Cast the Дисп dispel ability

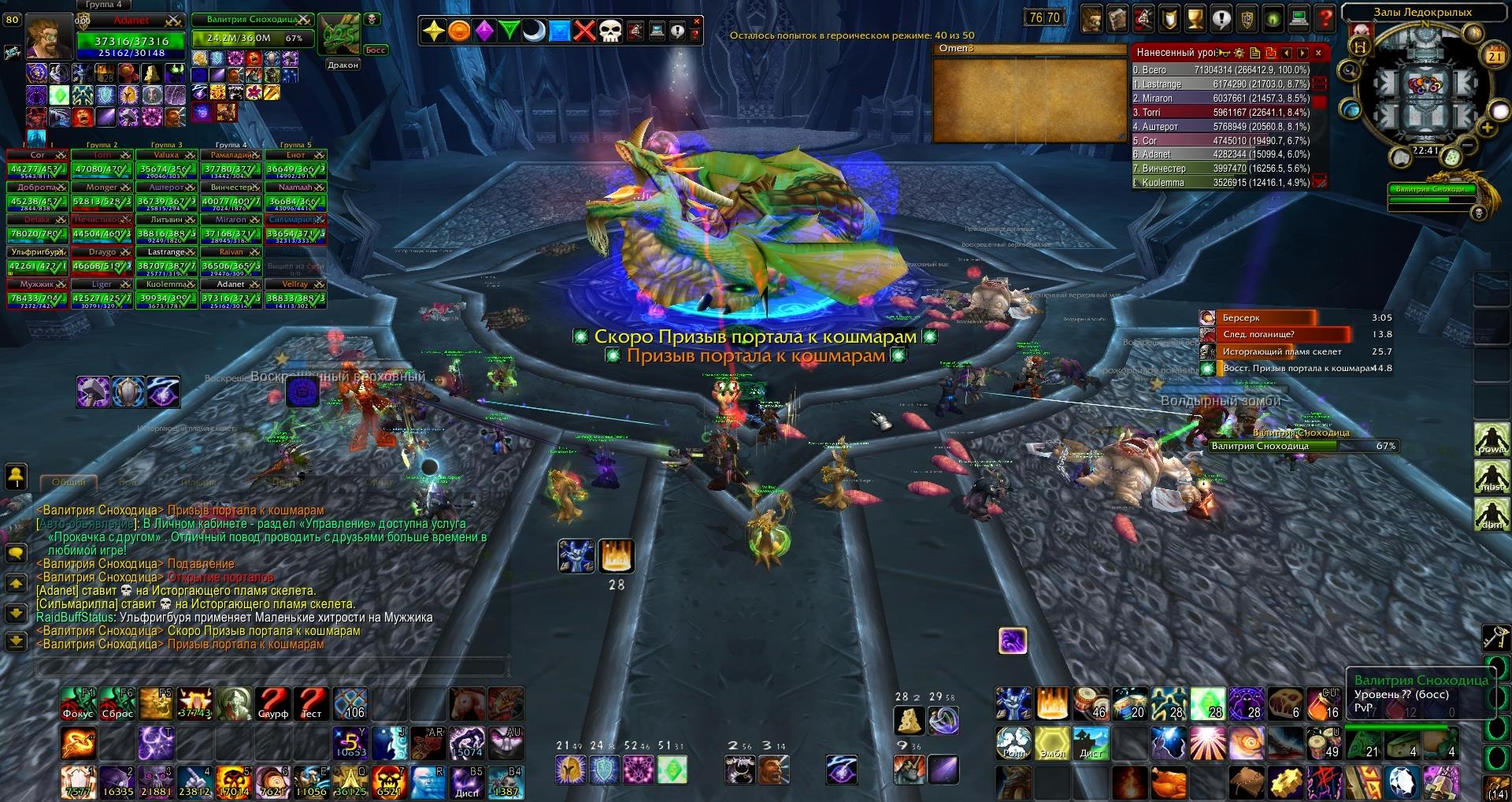click(x=467, y=782)
